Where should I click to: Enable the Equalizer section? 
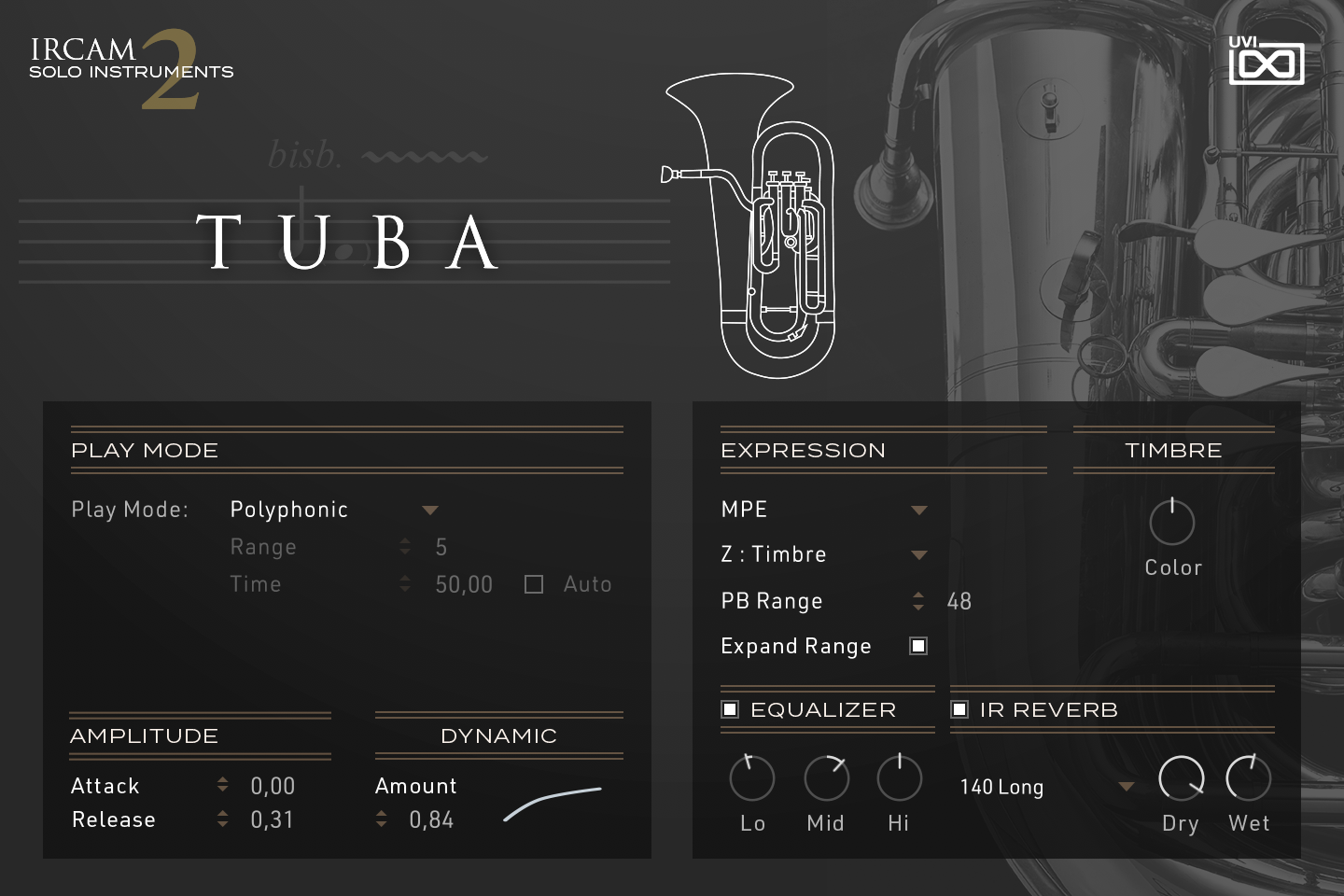click(x=731, y=709)
